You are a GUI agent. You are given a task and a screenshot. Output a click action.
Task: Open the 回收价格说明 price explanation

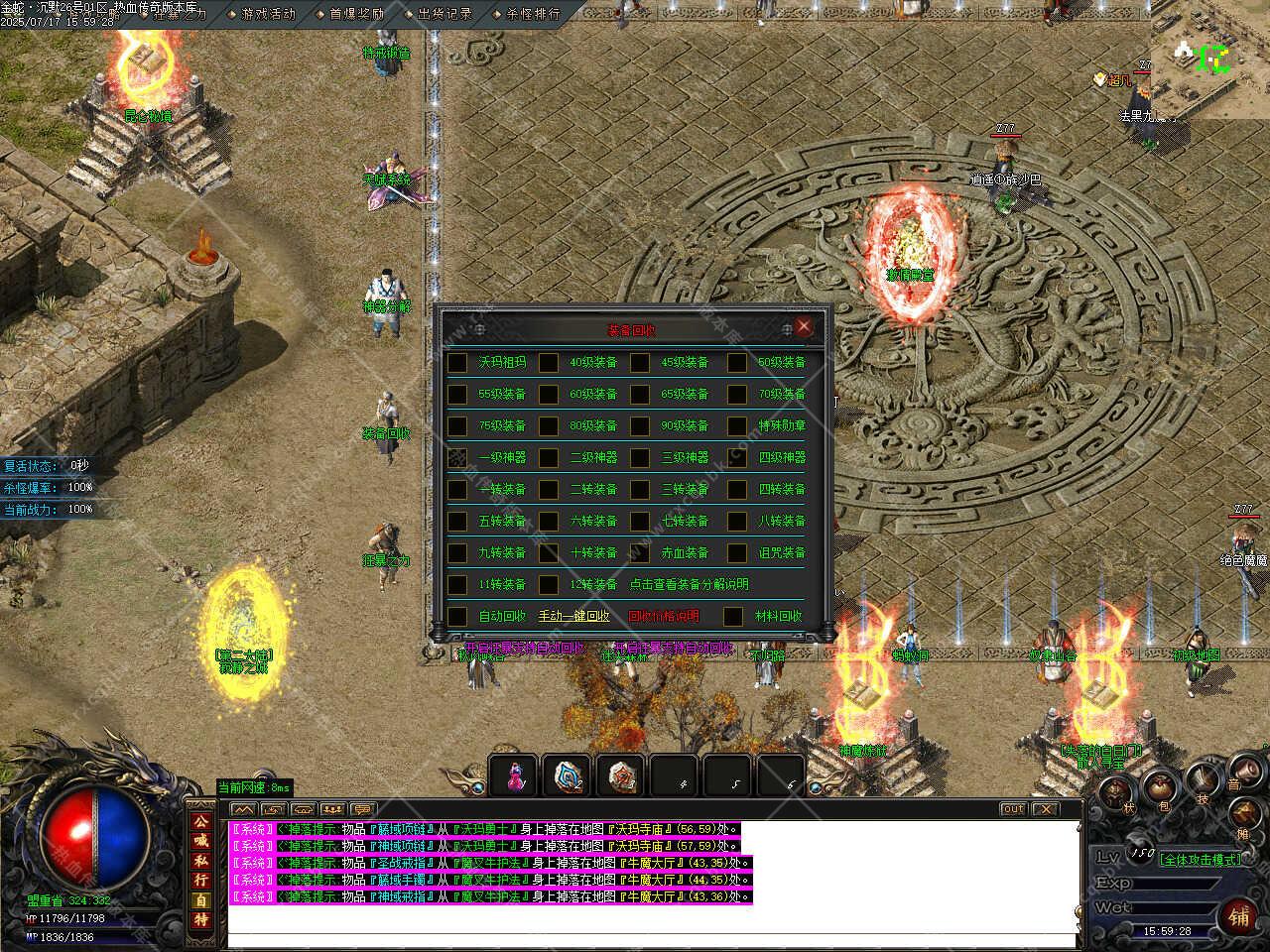[x=664, y=617]
